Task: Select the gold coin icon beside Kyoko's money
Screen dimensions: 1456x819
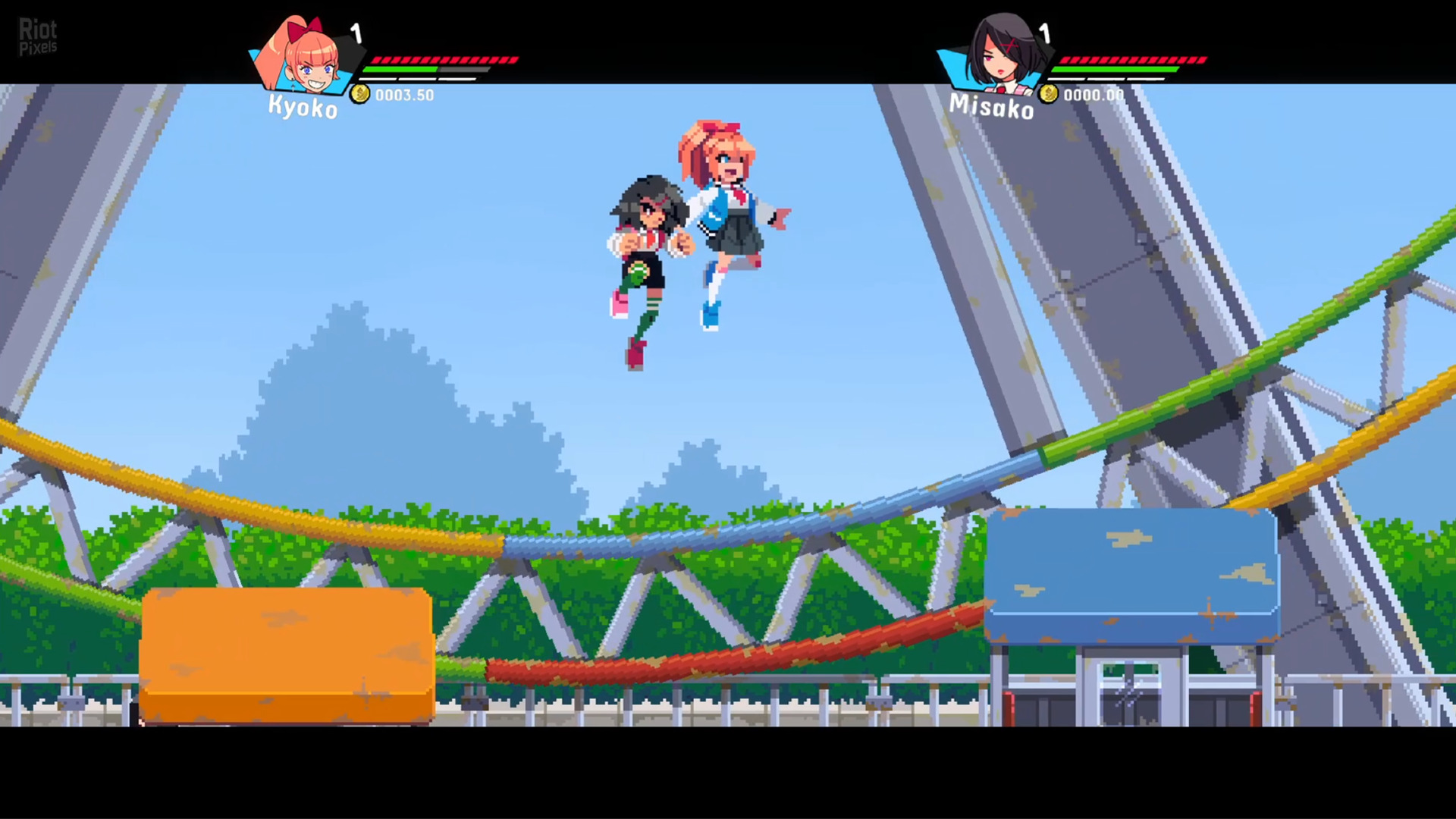Action: [360, 95]
